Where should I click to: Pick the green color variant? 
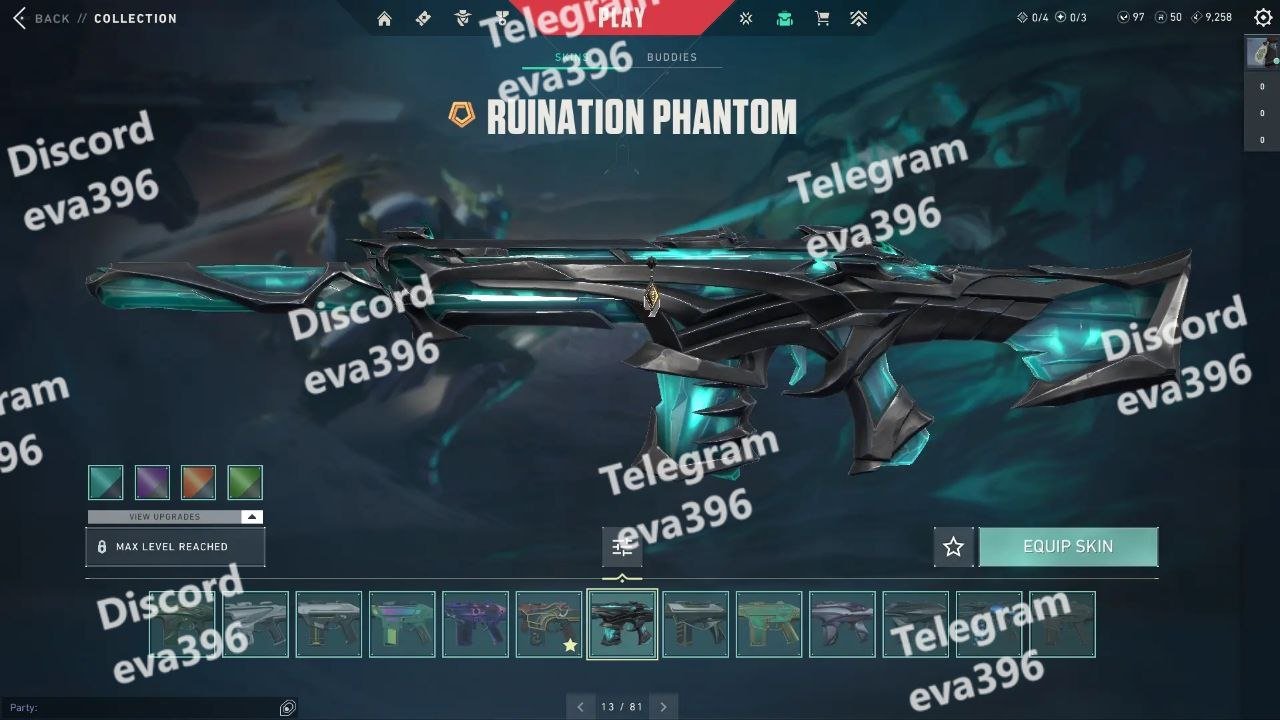pos(245,482)
